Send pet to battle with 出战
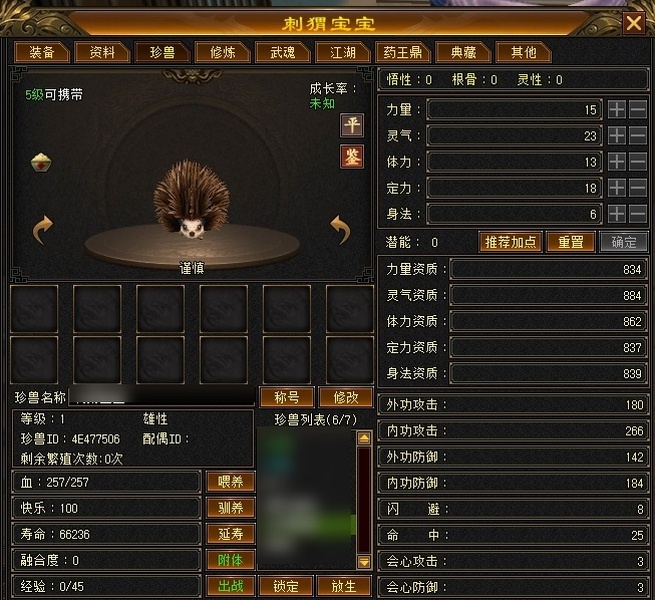655x600 pixels. pos(230,586)
